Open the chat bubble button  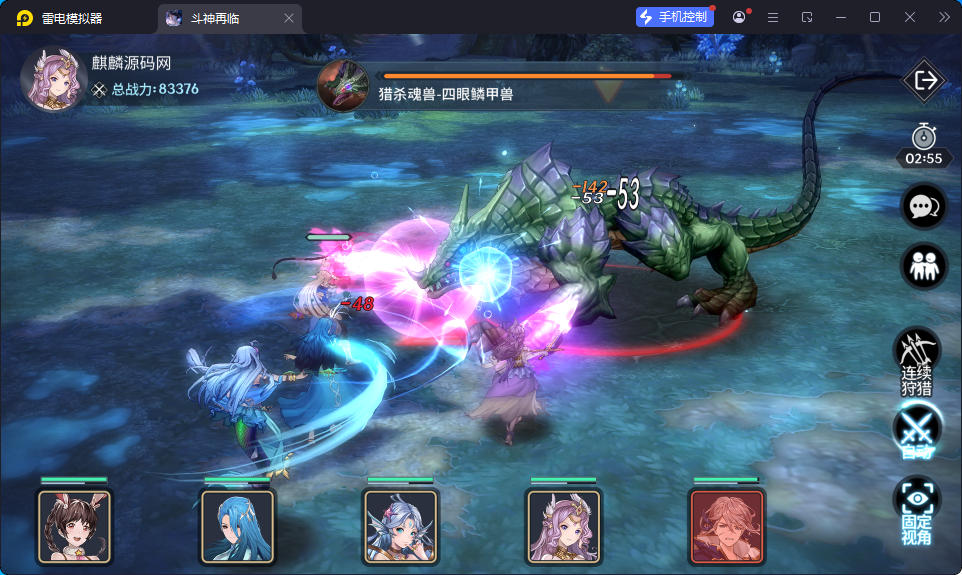tap(923, 207)
